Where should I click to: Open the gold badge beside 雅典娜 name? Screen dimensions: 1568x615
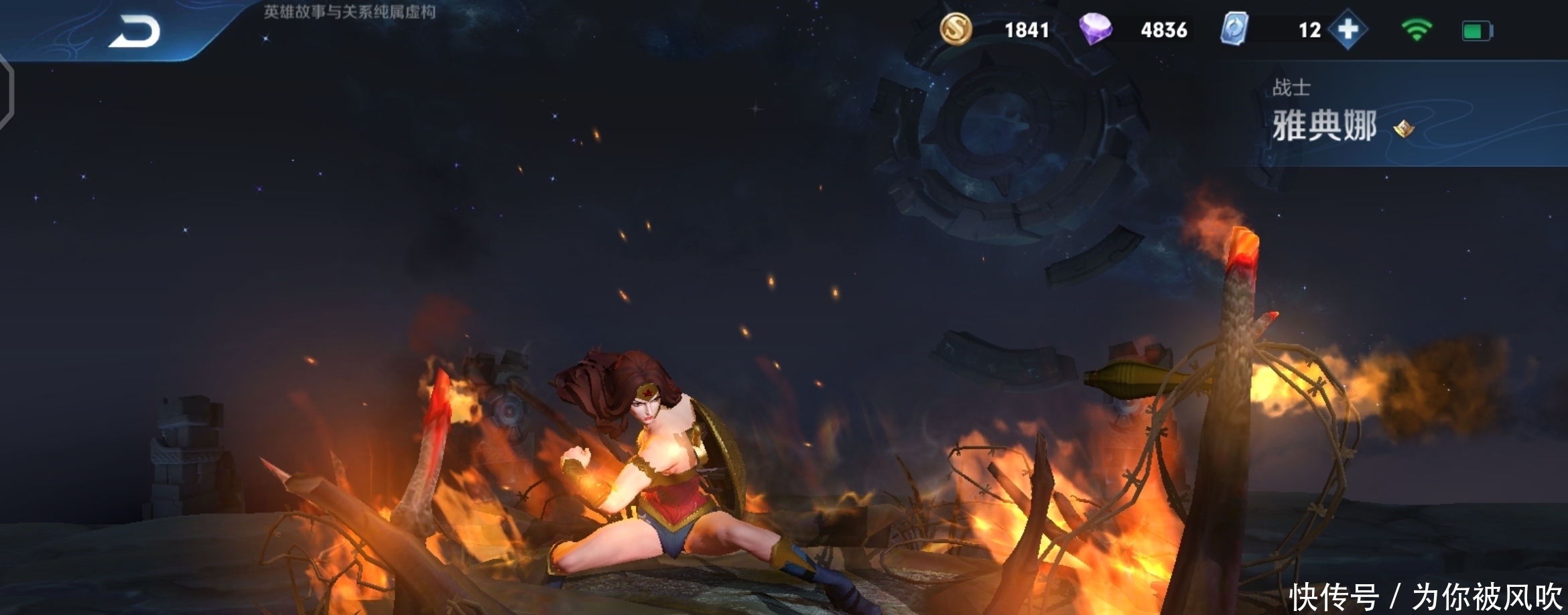(x=1403, y=128)
